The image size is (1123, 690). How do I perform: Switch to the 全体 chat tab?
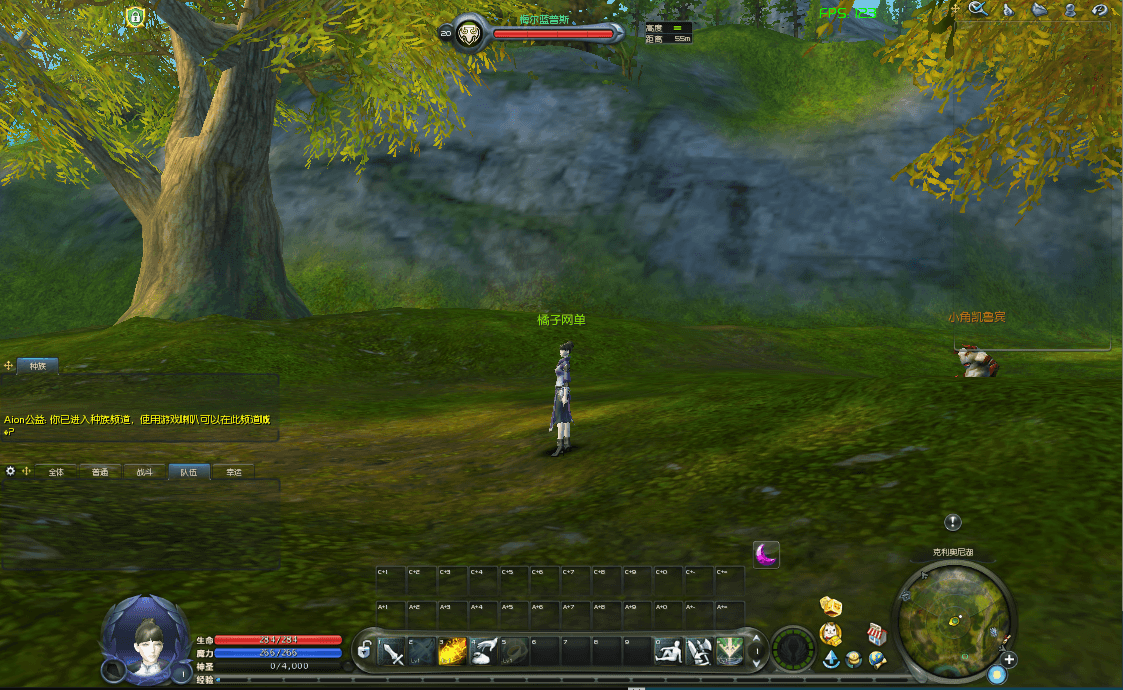point(56,472)
